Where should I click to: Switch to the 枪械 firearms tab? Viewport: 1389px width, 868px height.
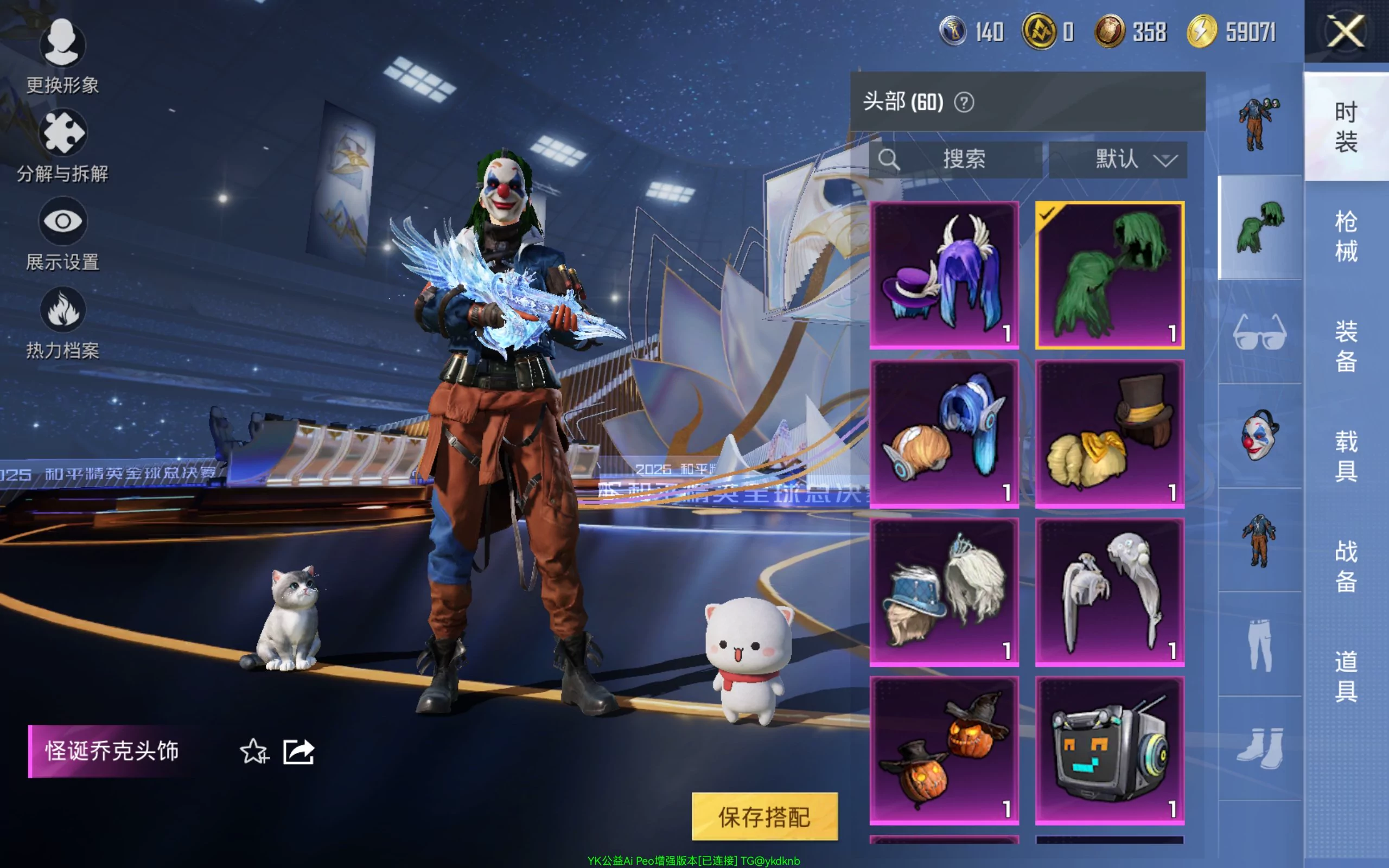1346,236
